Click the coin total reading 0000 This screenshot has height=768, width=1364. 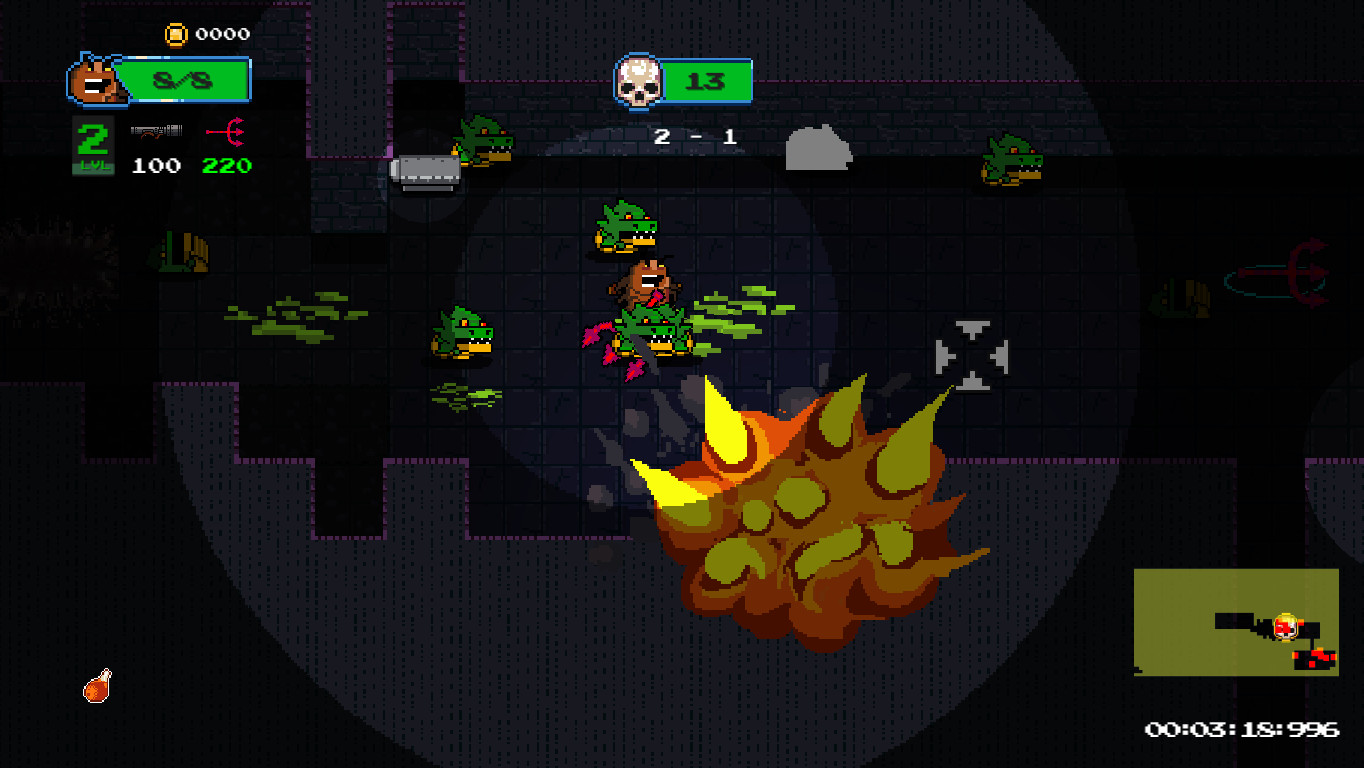[221, 33]
